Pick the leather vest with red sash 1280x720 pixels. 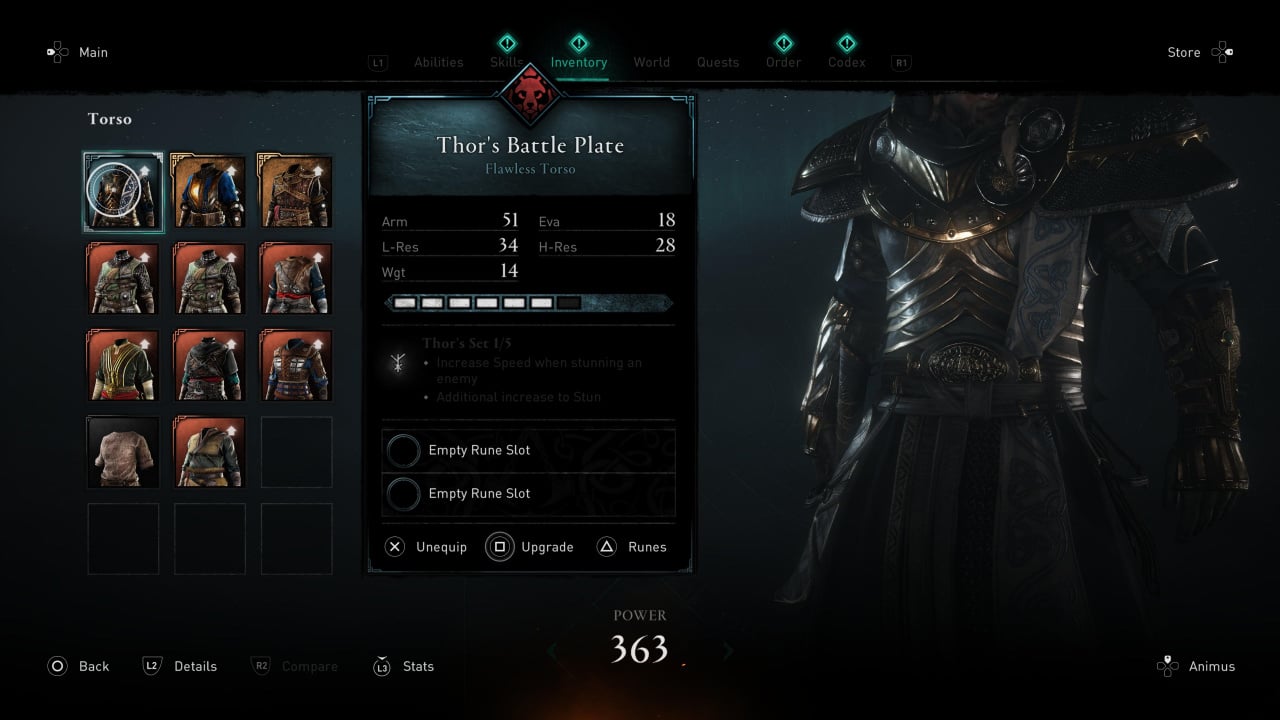pyautogui.click(x=296, y=279)
